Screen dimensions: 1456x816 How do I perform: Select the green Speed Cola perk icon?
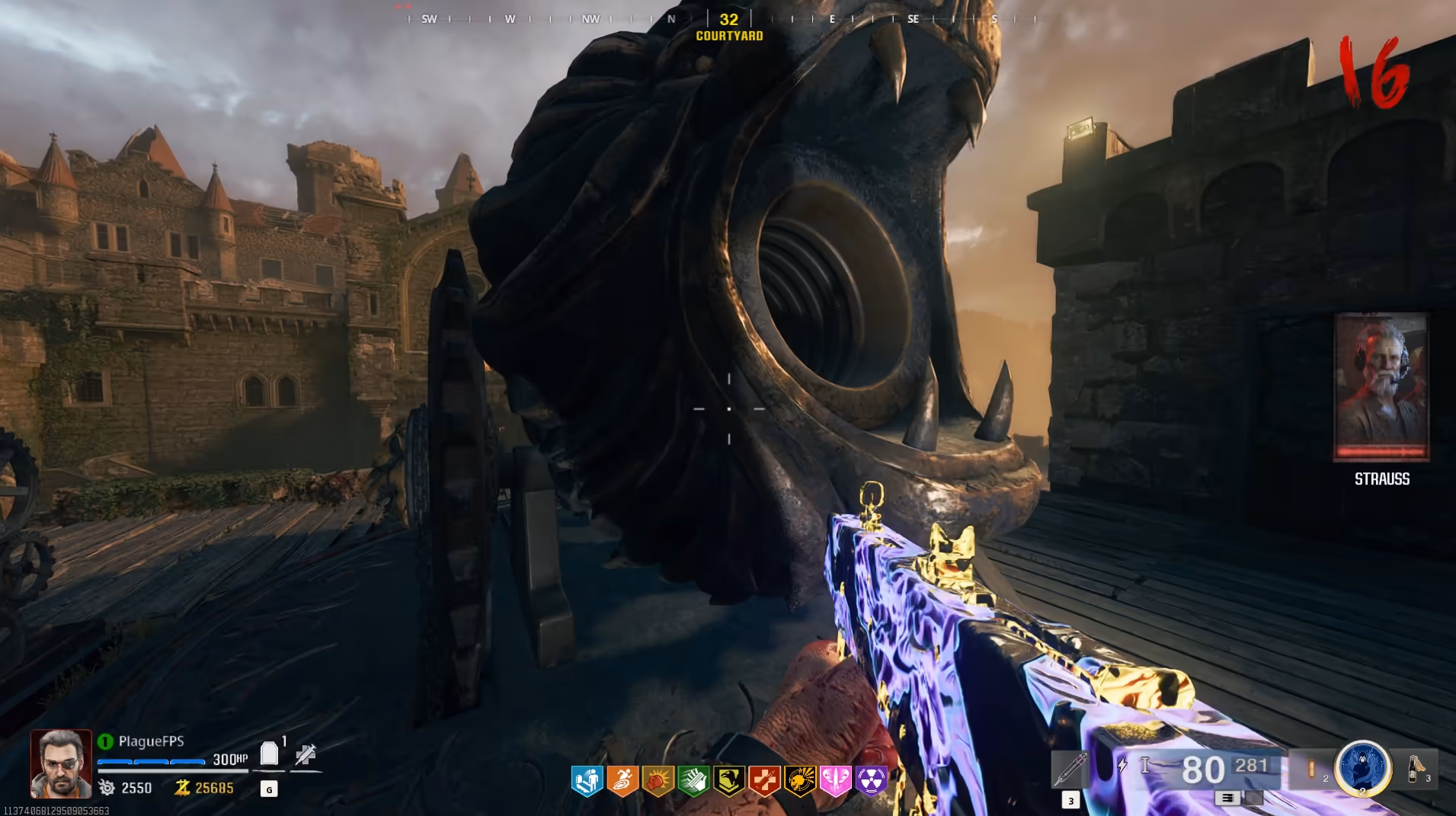click(694, 781)
